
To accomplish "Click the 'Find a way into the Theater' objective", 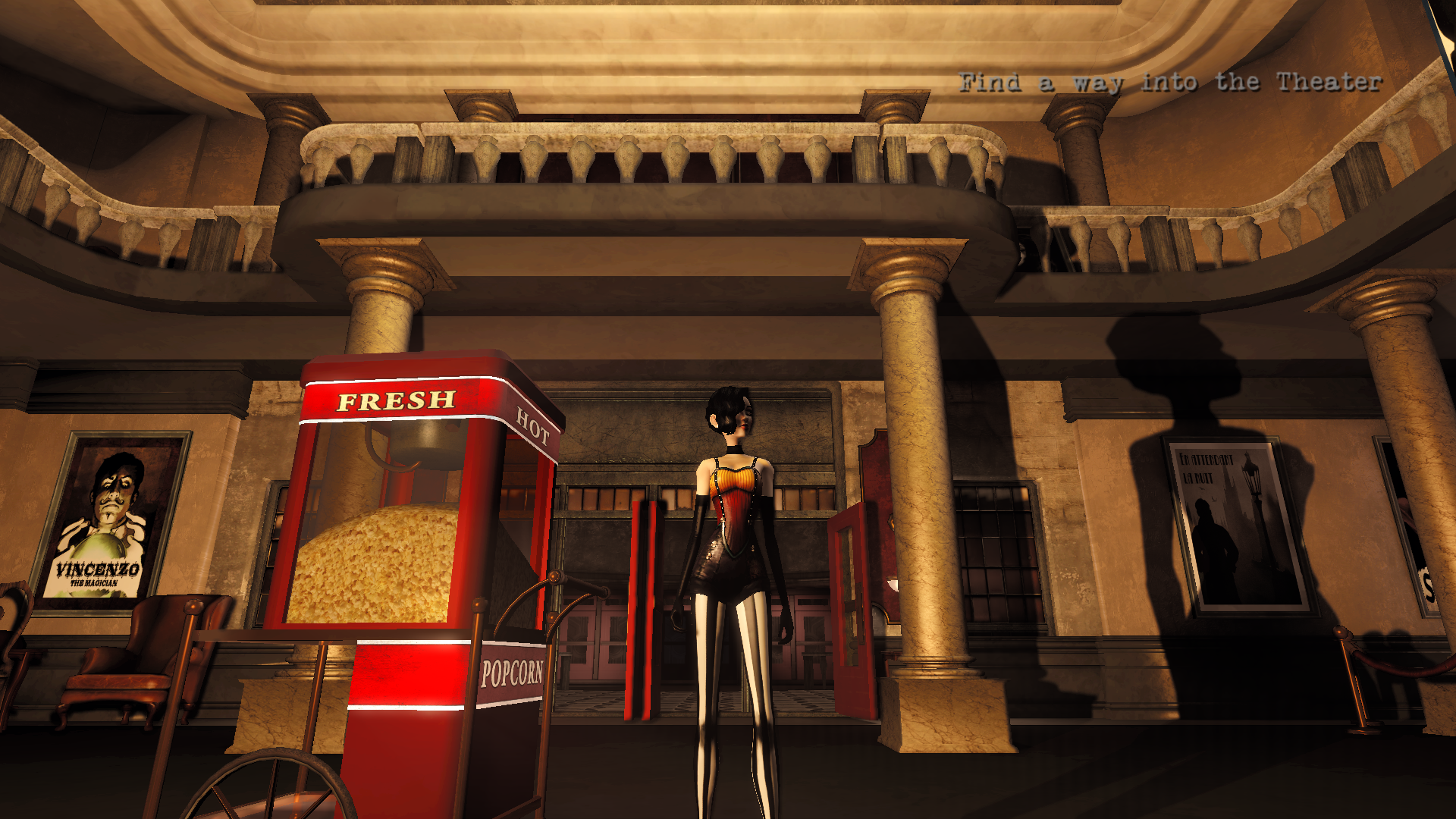I will [x=1169, y=82].
